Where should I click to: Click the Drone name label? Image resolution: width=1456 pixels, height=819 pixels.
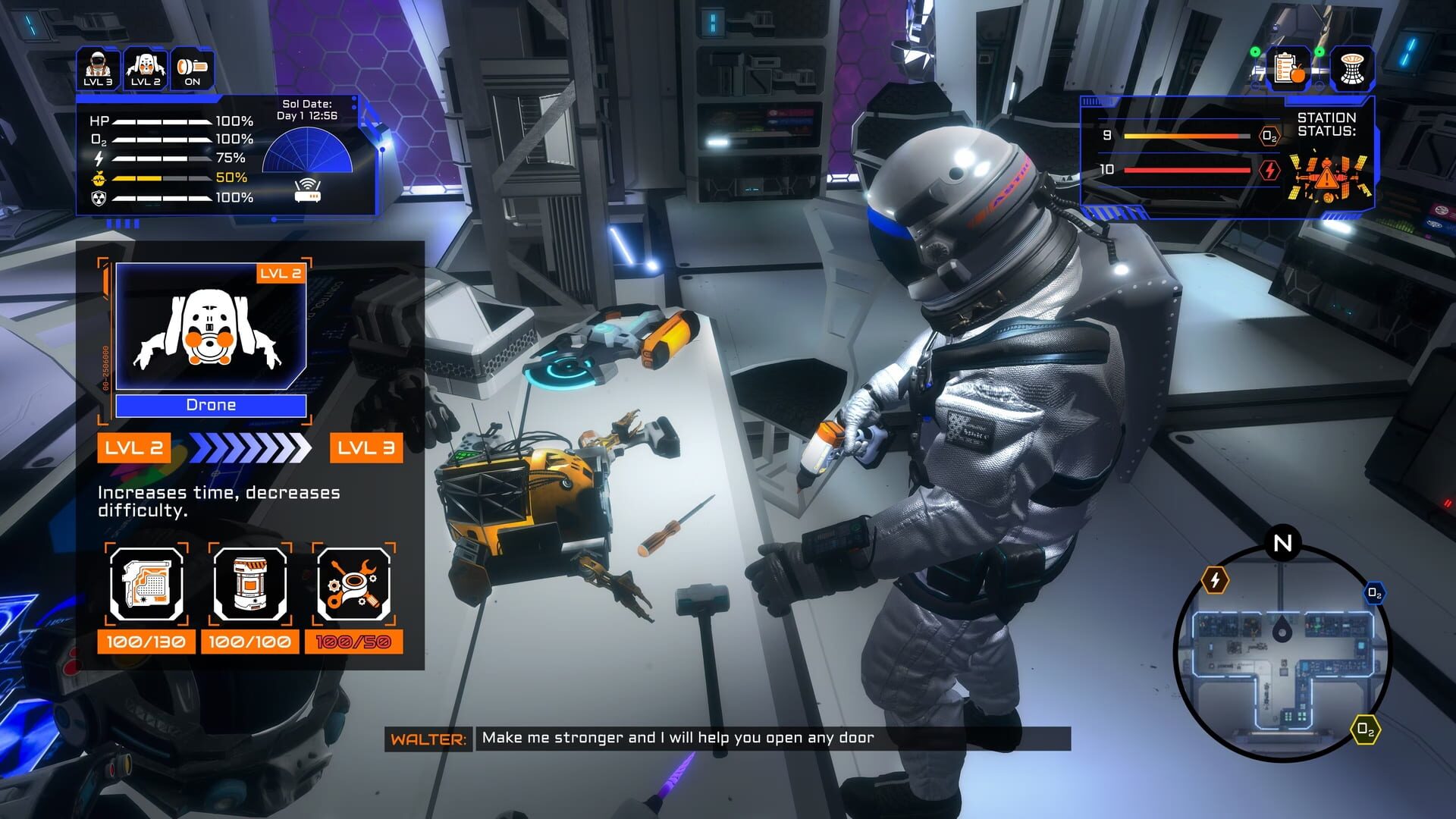[211, 404]
